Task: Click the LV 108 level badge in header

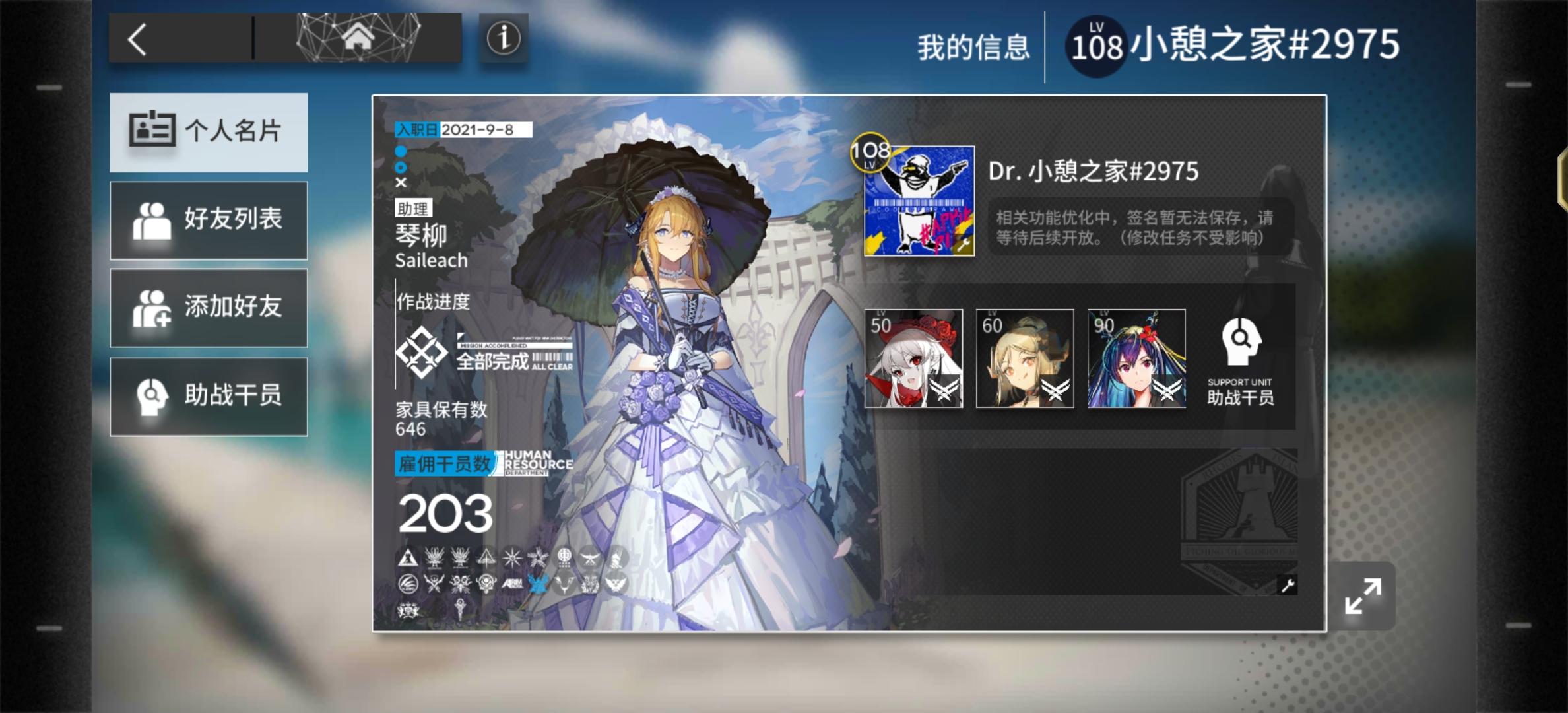Action: point(1096,44)
